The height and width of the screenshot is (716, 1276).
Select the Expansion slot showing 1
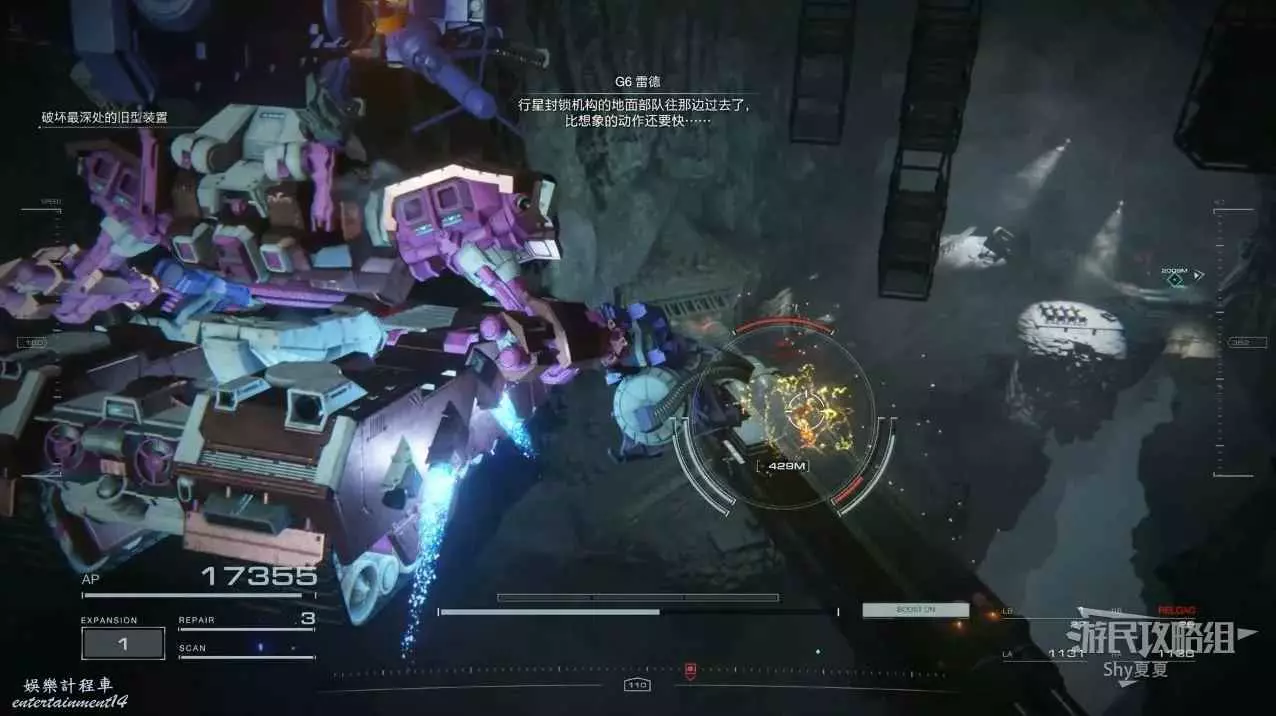tap(123, 644)
